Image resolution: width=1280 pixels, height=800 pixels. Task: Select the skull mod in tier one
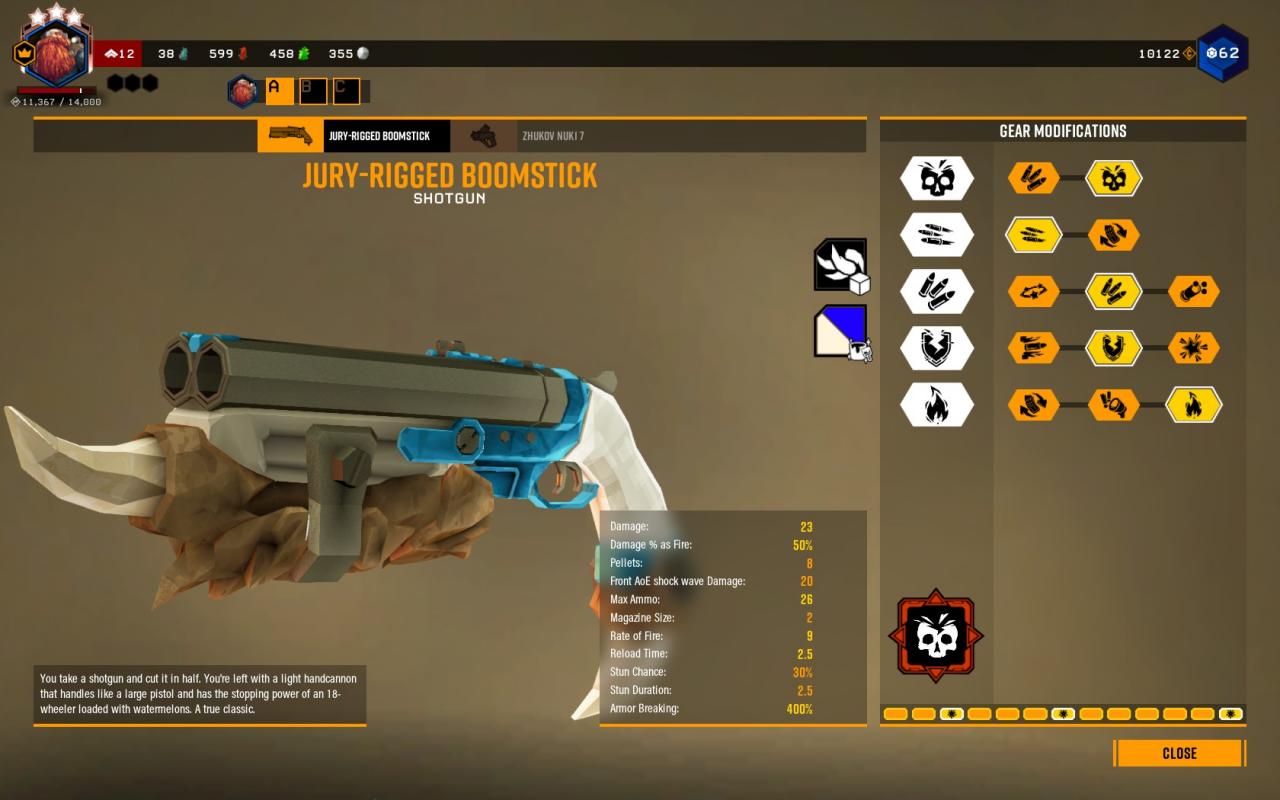(x=1114, y=179)
